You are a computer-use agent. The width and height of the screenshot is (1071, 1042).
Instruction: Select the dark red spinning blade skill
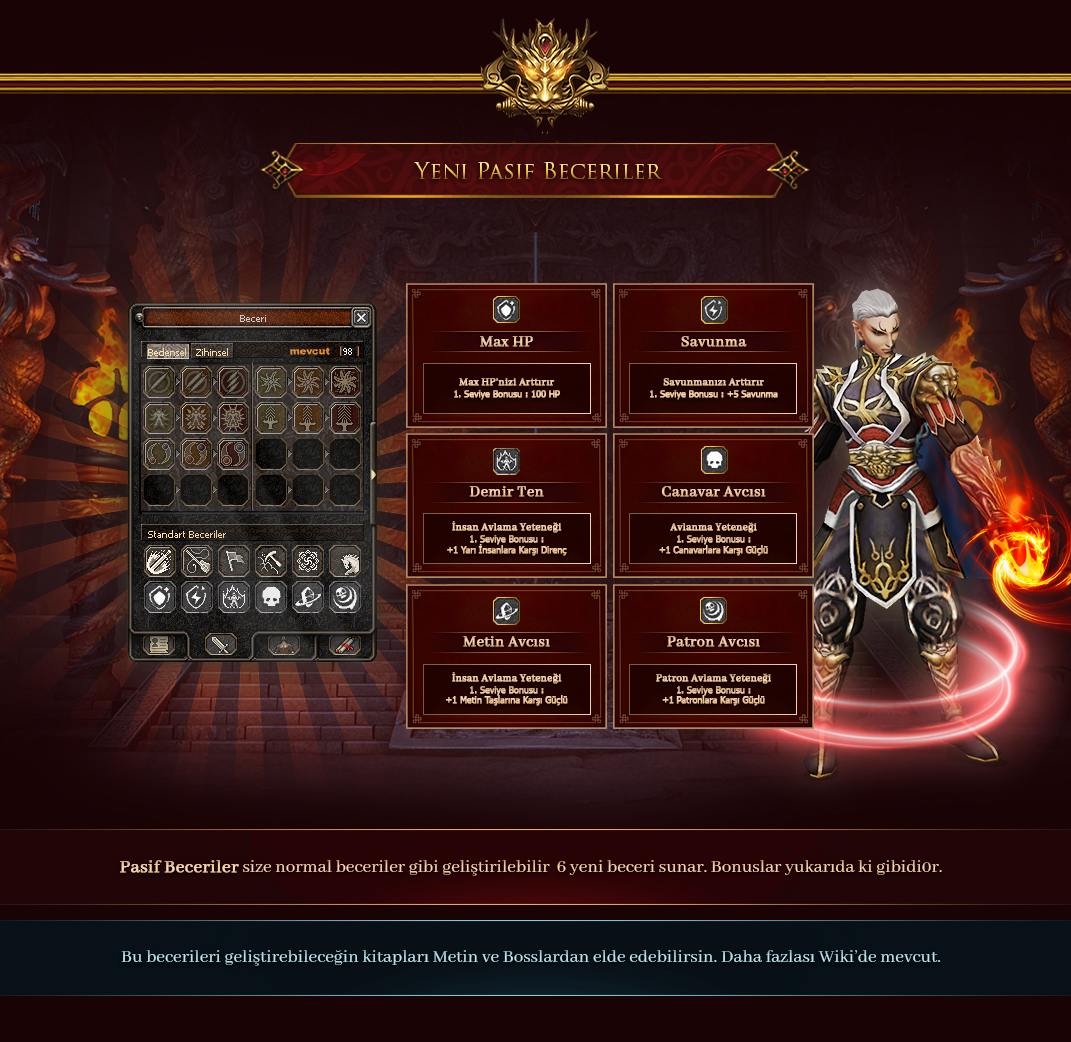344,381
